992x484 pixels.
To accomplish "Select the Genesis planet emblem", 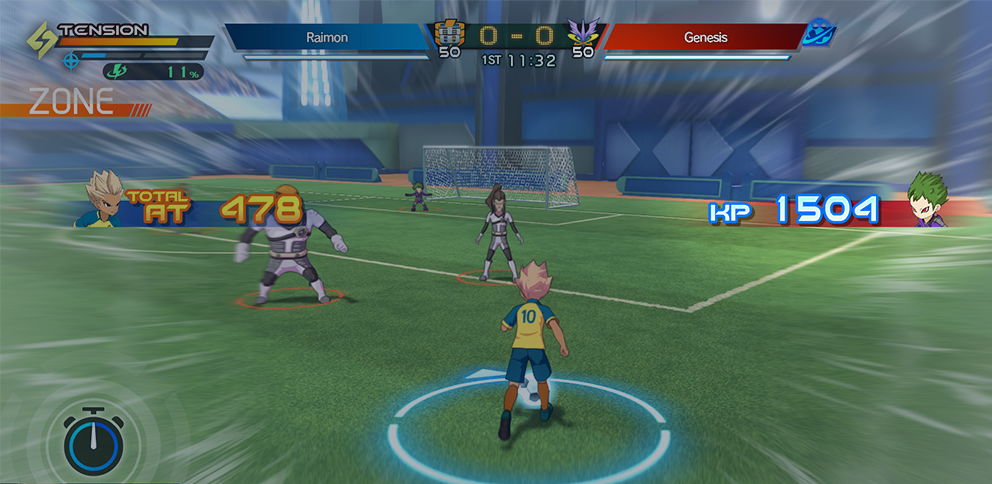I will pos(820,33).
